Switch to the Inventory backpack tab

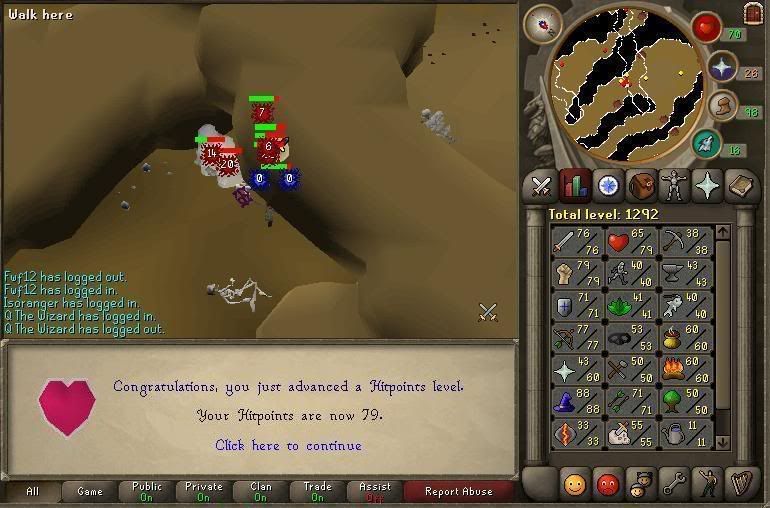coord(641,185)
